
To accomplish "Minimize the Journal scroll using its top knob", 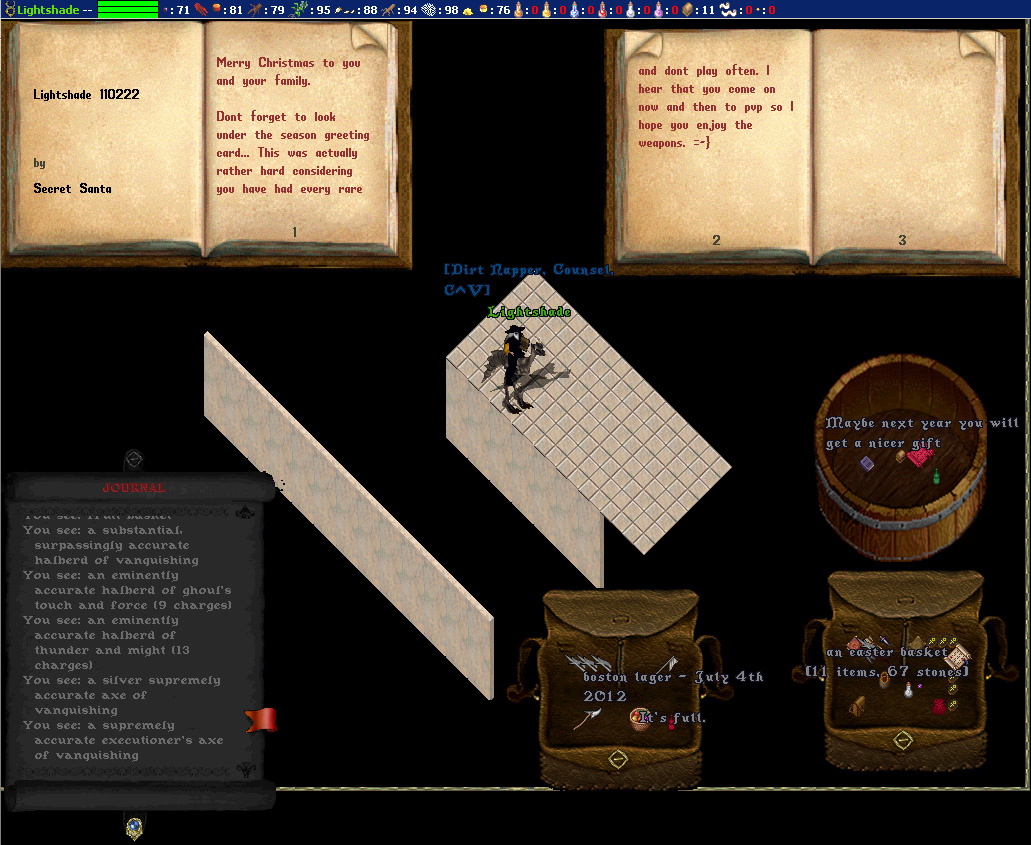I will click(133, 460).
